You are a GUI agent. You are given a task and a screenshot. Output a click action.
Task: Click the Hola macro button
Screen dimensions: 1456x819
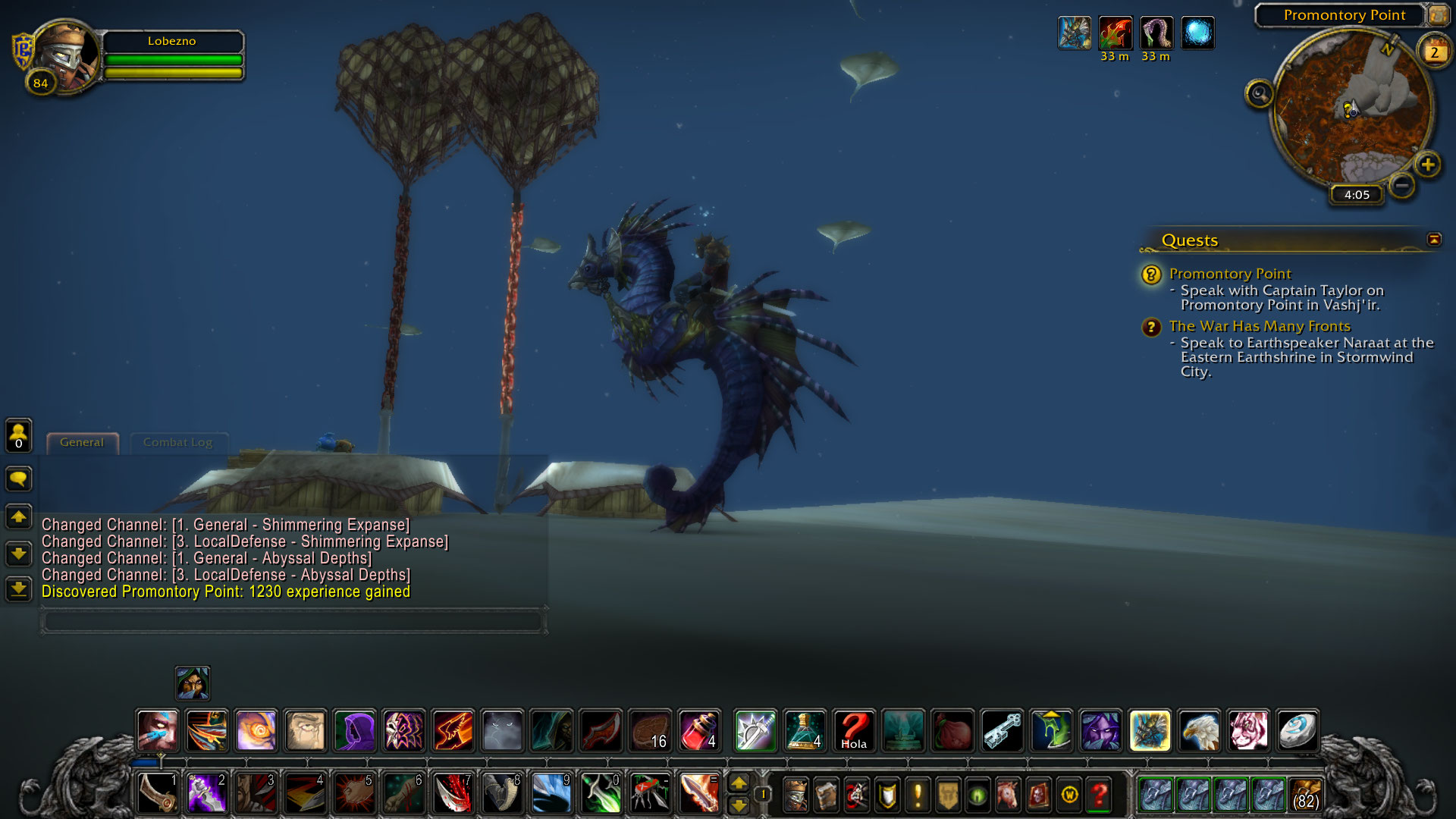click(854, 731)
